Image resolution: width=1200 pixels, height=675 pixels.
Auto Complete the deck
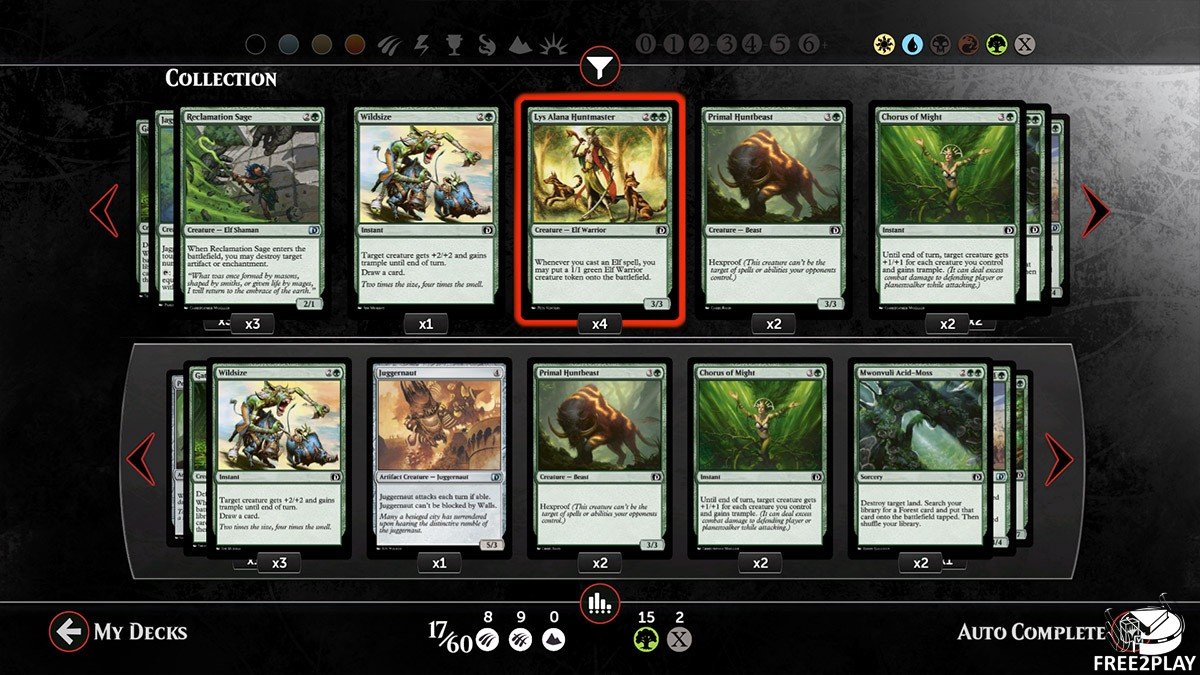[x=1030, y=631]
